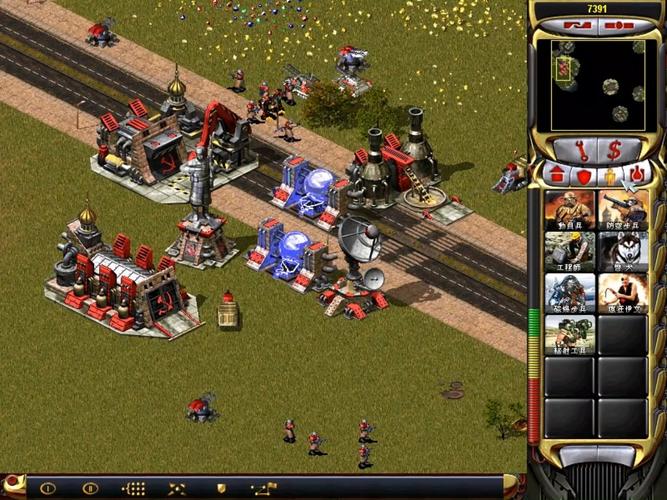Set a waypoint path with flag button
This screenshot has width=667, height=500.
tap(265, 489)
